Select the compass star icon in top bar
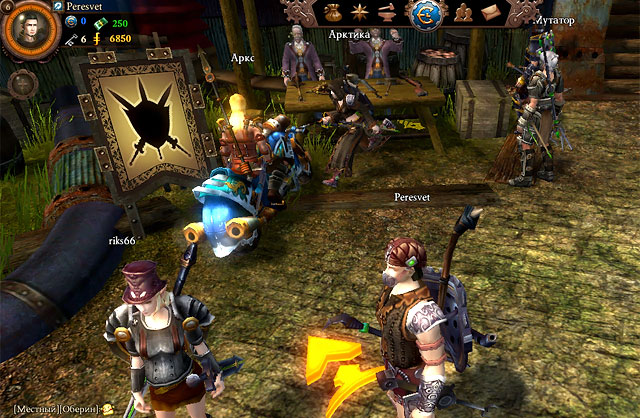640x418 pixels. pos(361,14)
